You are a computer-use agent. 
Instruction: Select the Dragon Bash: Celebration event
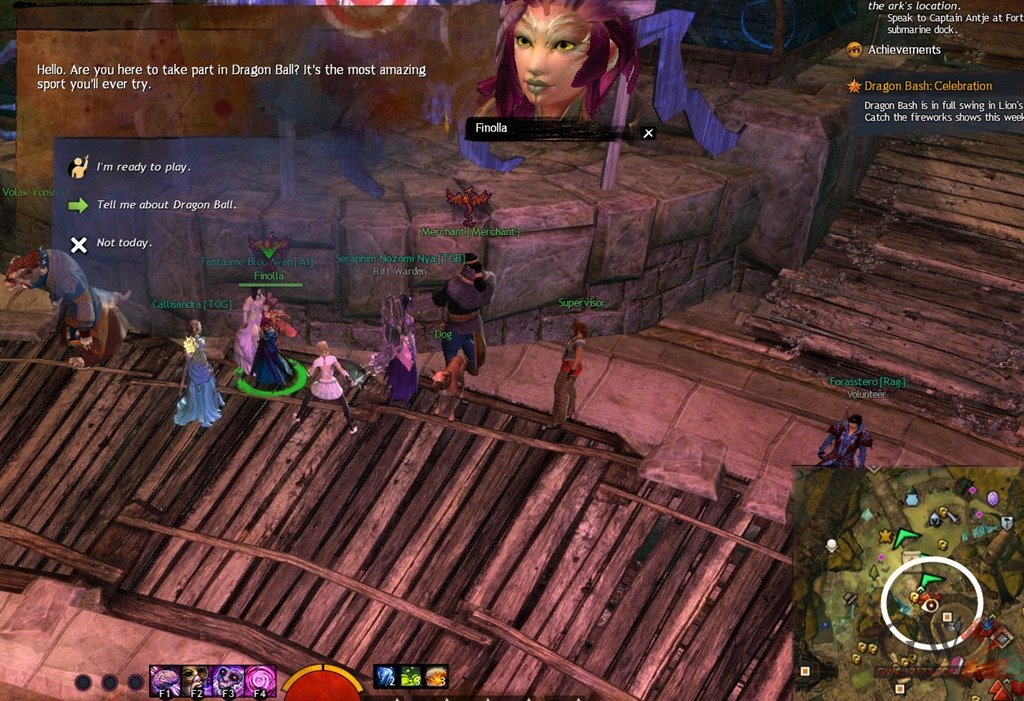(928, 86)
